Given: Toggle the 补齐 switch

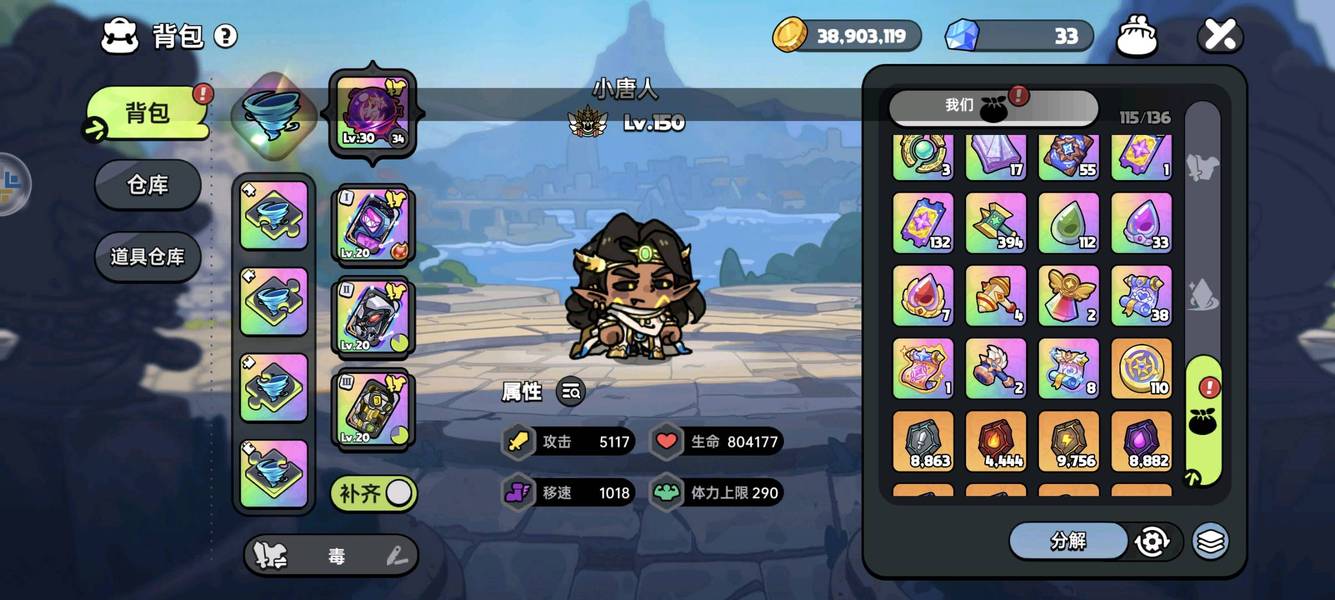Looking at the screenshot, I should point(374,493).
